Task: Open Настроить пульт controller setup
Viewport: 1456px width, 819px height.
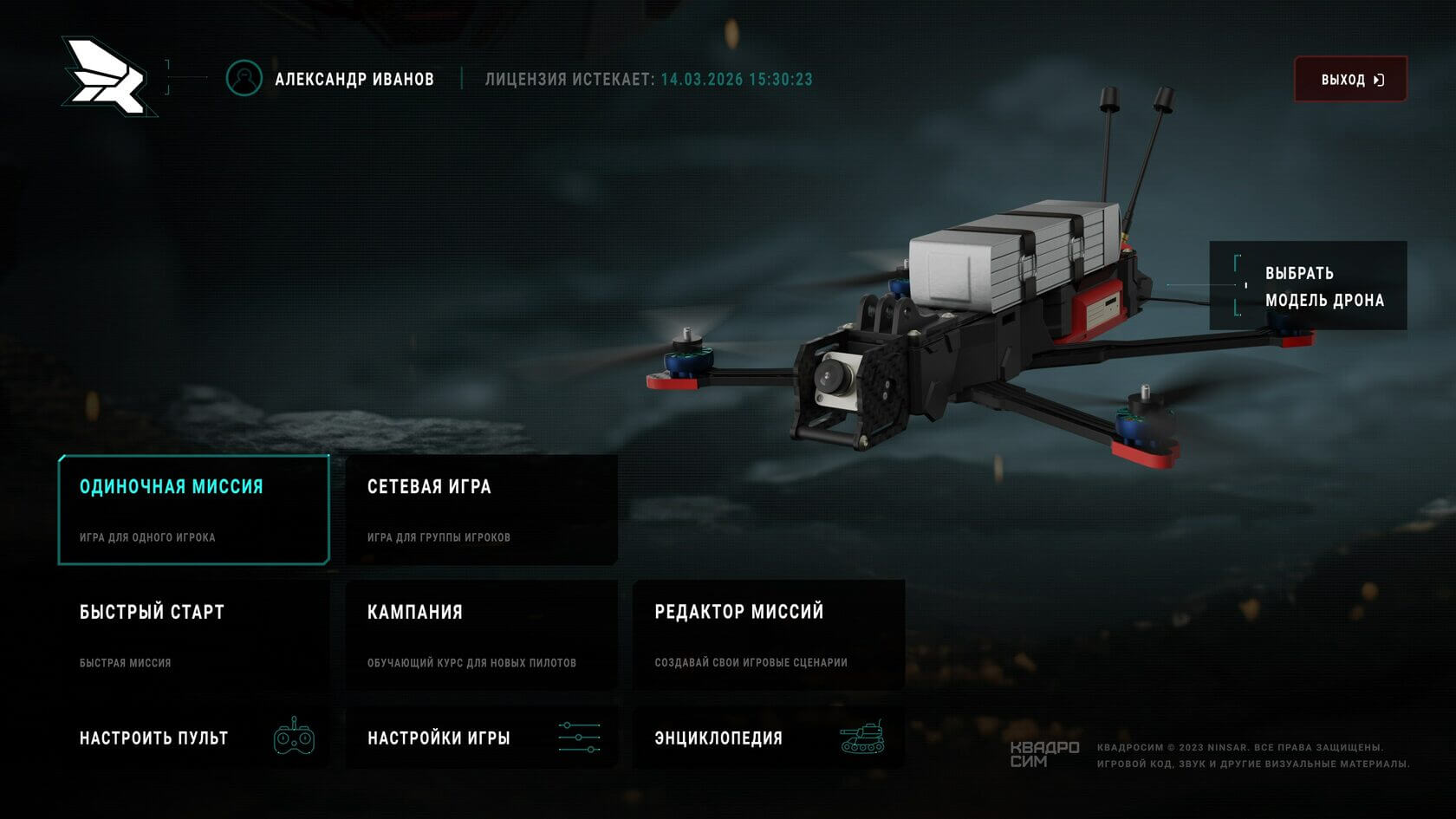Action: tap(193, 738)
